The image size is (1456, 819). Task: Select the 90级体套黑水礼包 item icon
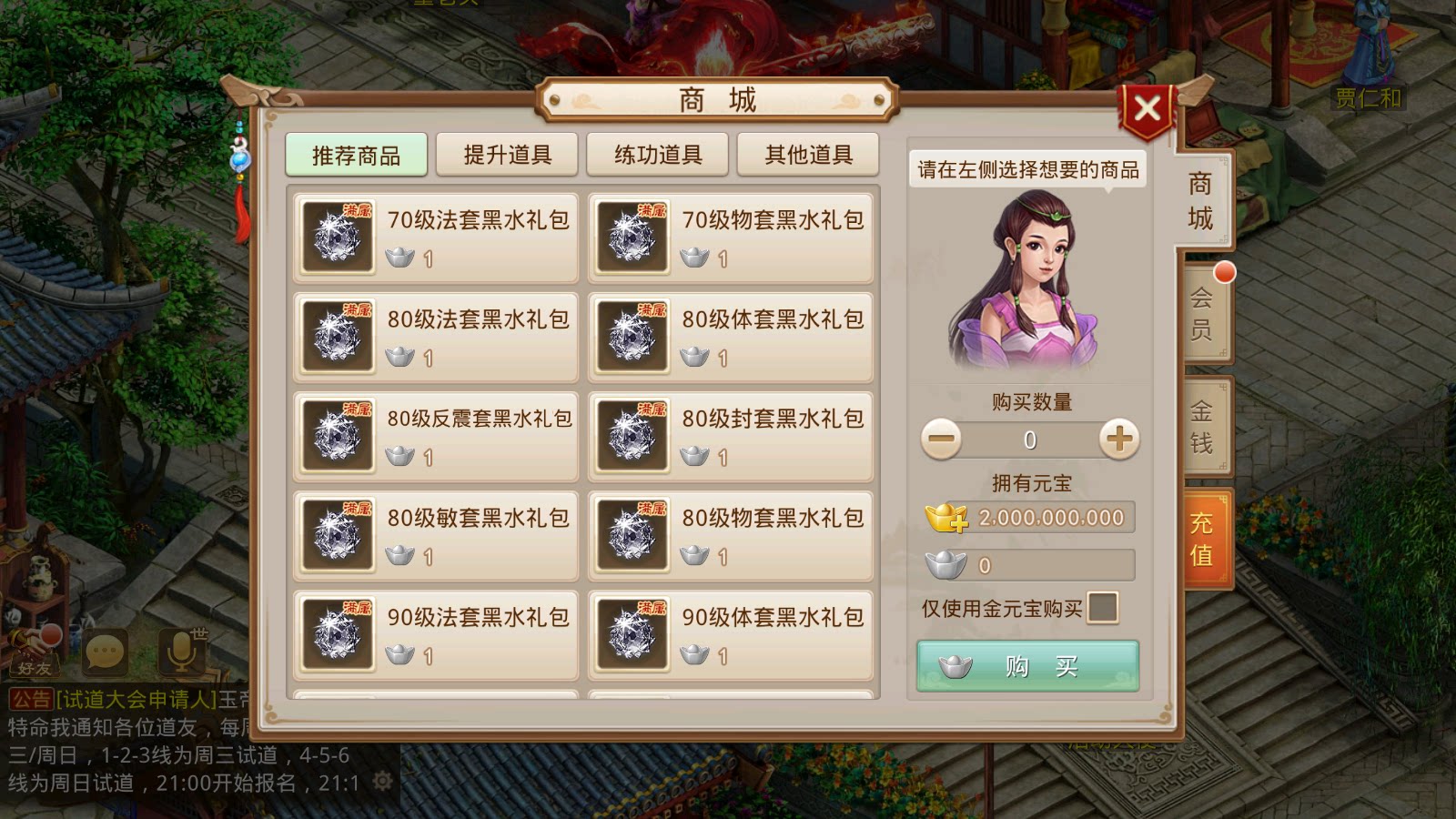click(632, 634)
